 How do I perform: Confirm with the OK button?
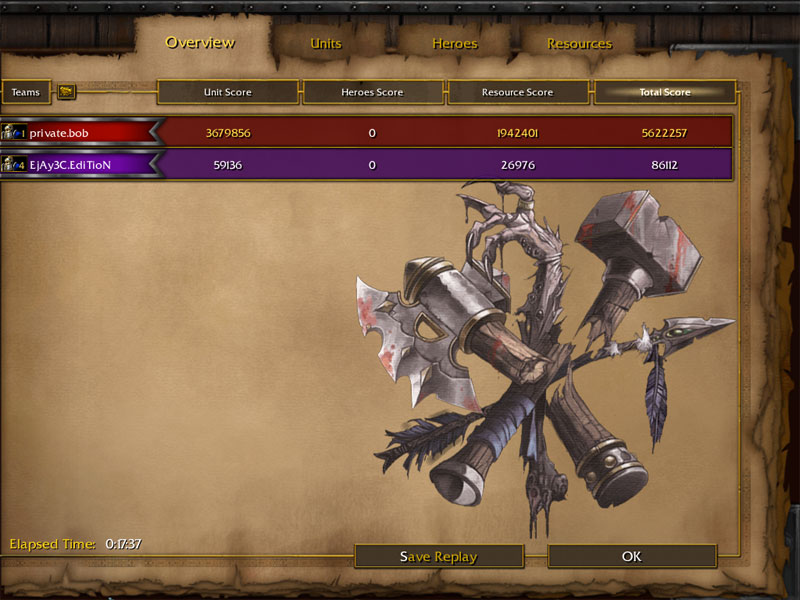[631, 556]
